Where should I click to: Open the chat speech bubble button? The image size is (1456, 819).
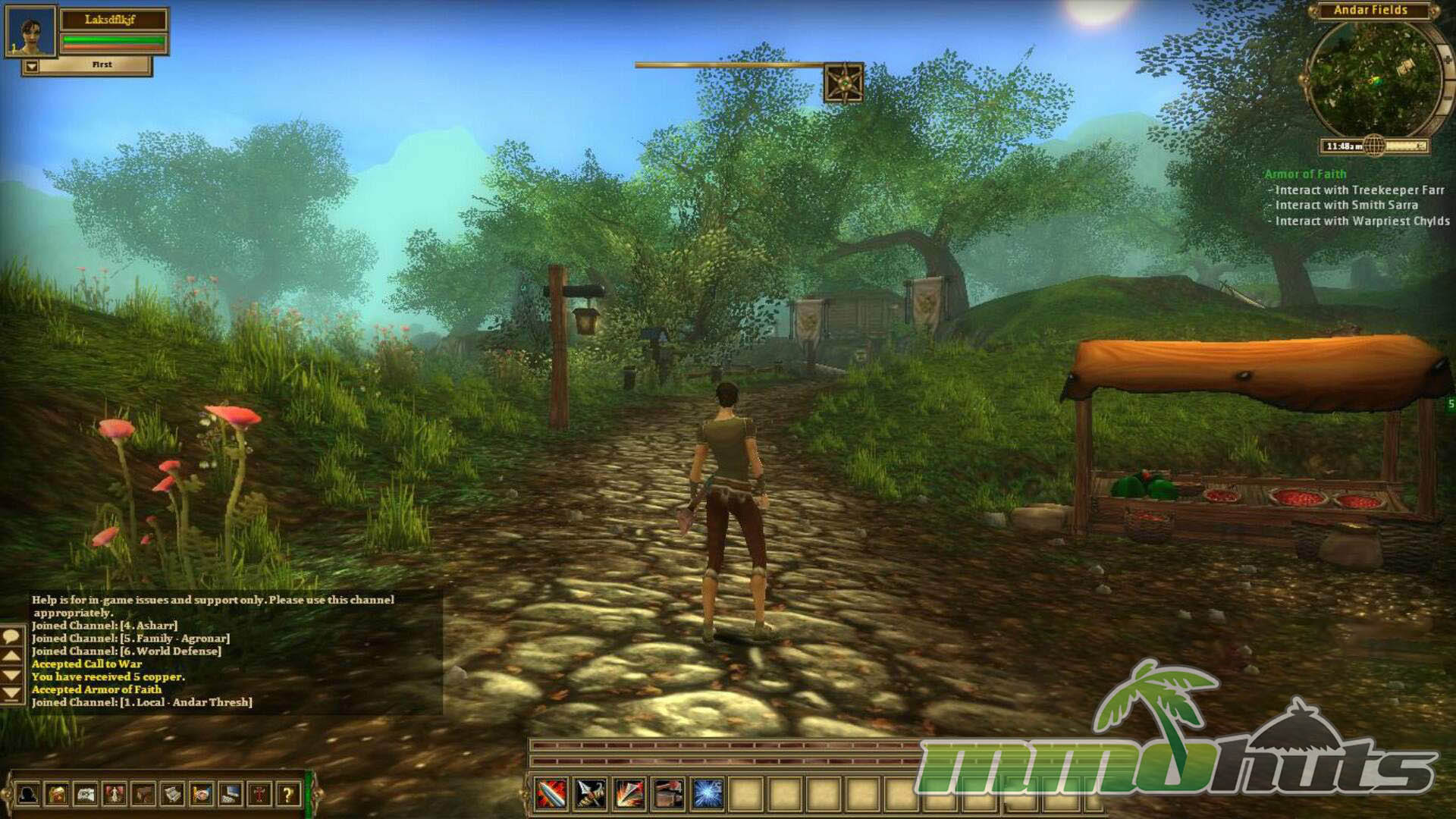click(11, 636)
